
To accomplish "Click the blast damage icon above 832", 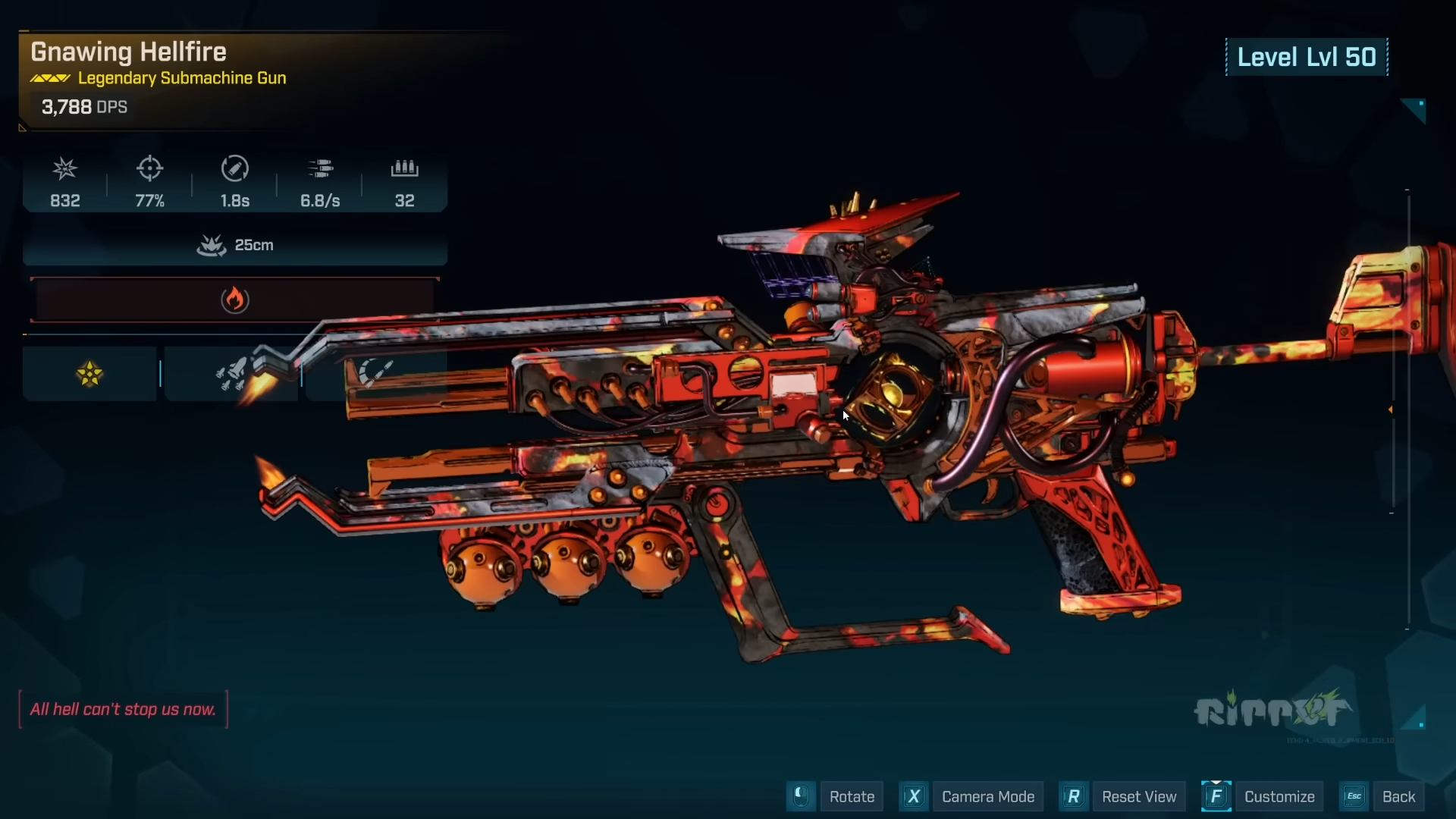I will (x=65, y=168).
